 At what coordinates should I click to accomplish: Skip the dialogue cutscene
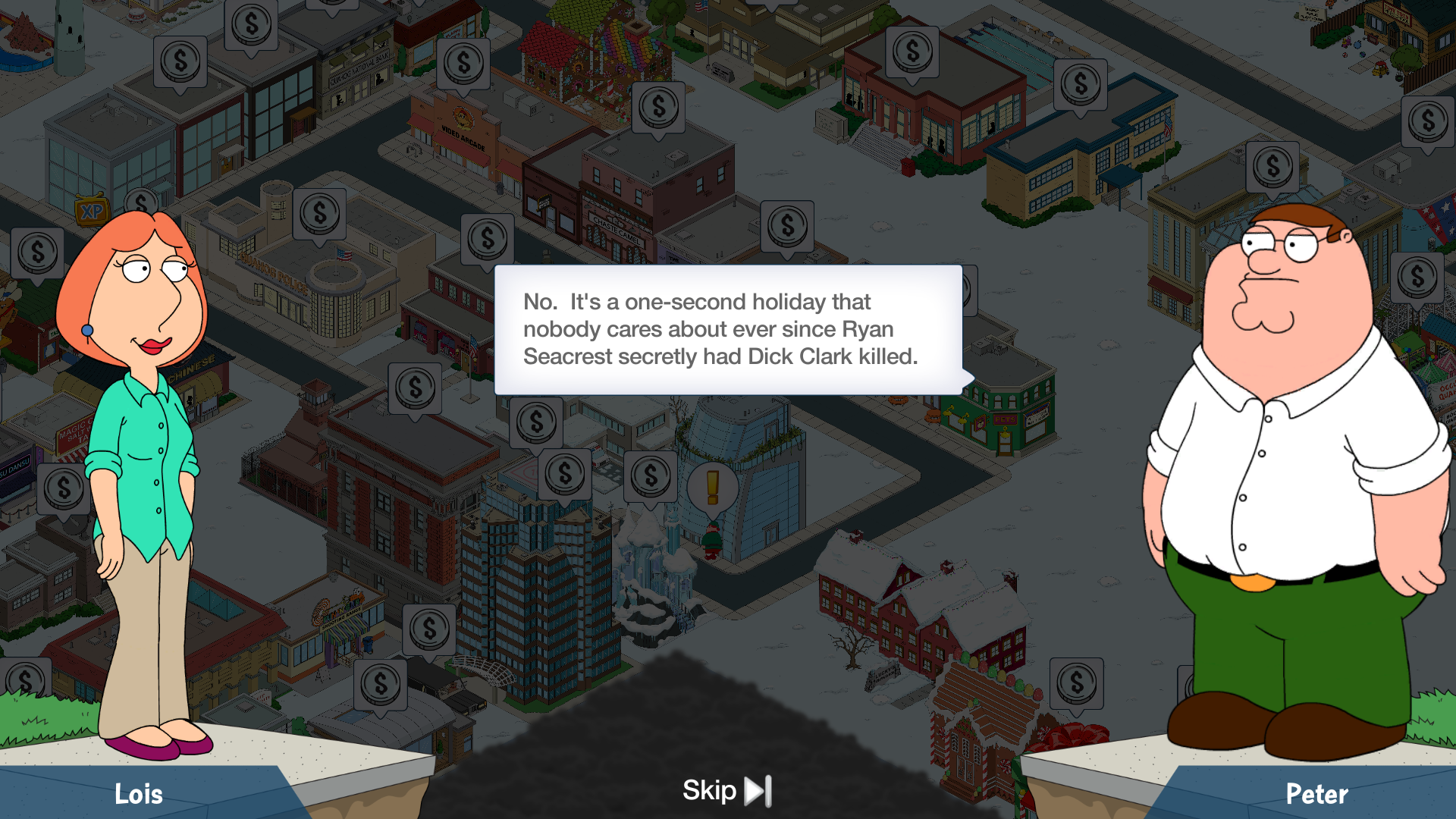coord(726,791)
